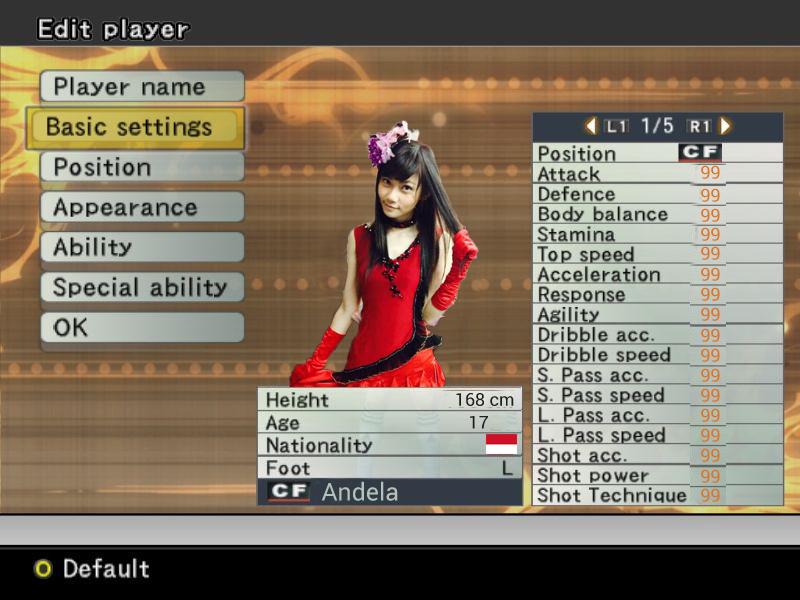
Task: Click the left arrow of stats pager
Action: 590,126
